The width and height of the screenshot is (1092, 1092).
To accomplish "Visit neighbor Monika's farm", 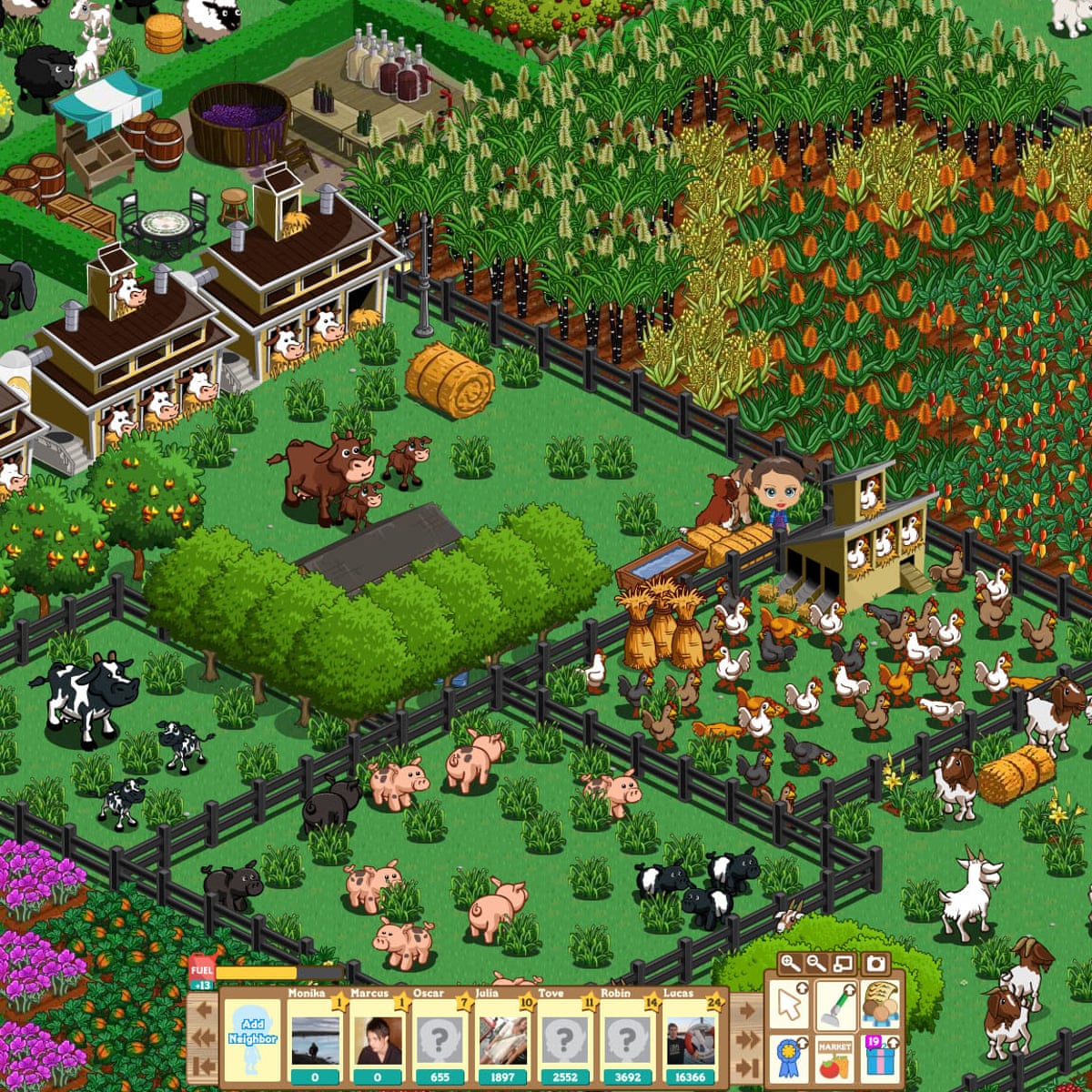I will (x=316, y=1039).
